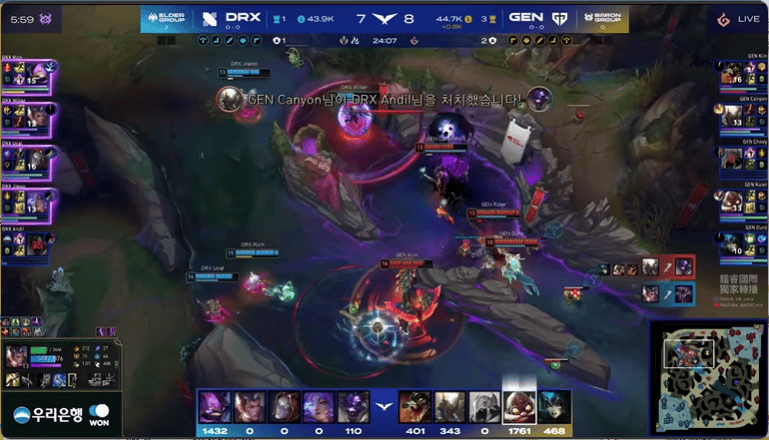Image resolution: width=769 pixels, height=440 pixels.
Task: Select DRX Rich's player card
Action: tap(28, 75)
